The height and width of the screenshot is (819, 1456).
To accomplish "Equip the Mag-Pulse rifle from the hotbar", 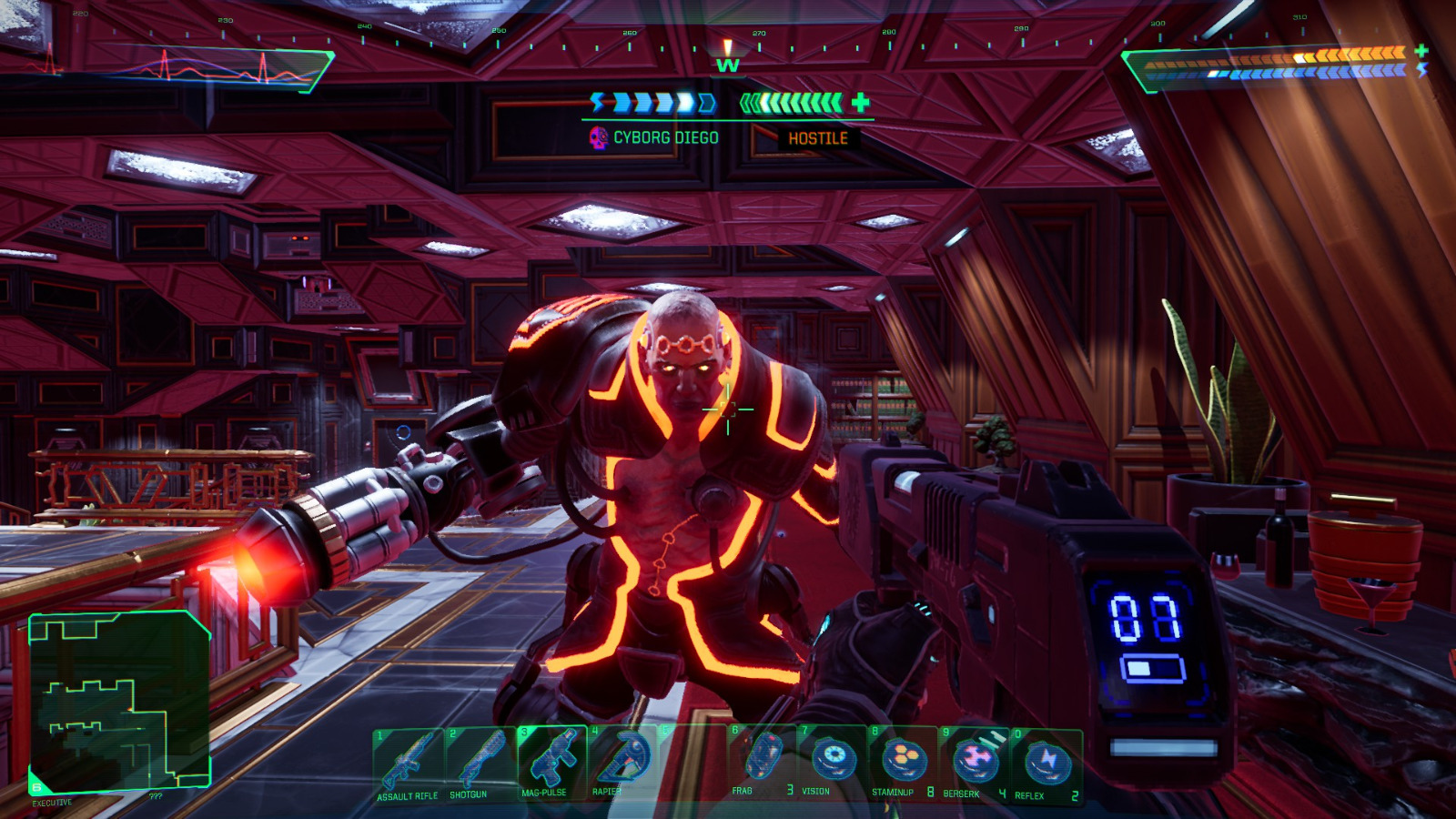I will 551,760.
